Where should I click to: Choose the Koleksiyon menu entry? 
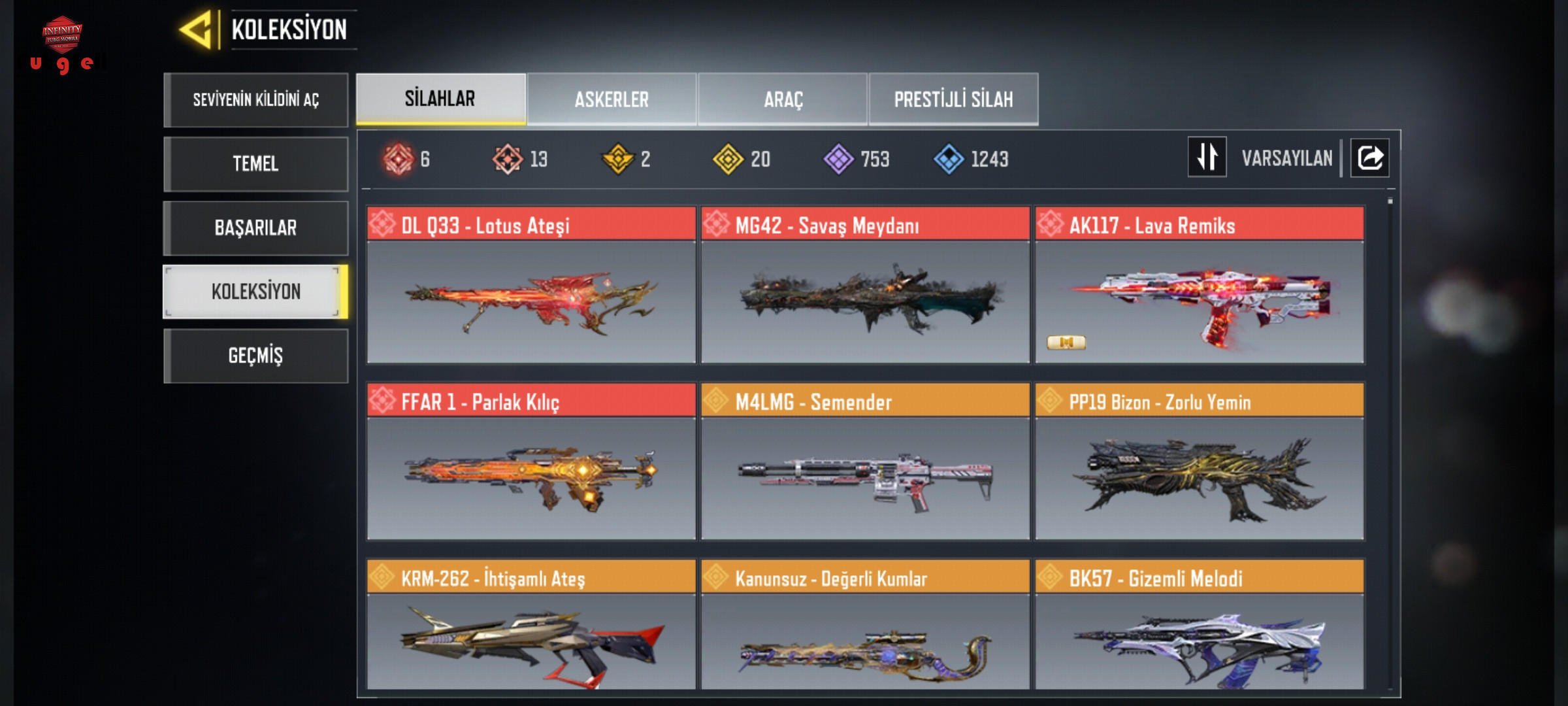click(x=255, y=292)
